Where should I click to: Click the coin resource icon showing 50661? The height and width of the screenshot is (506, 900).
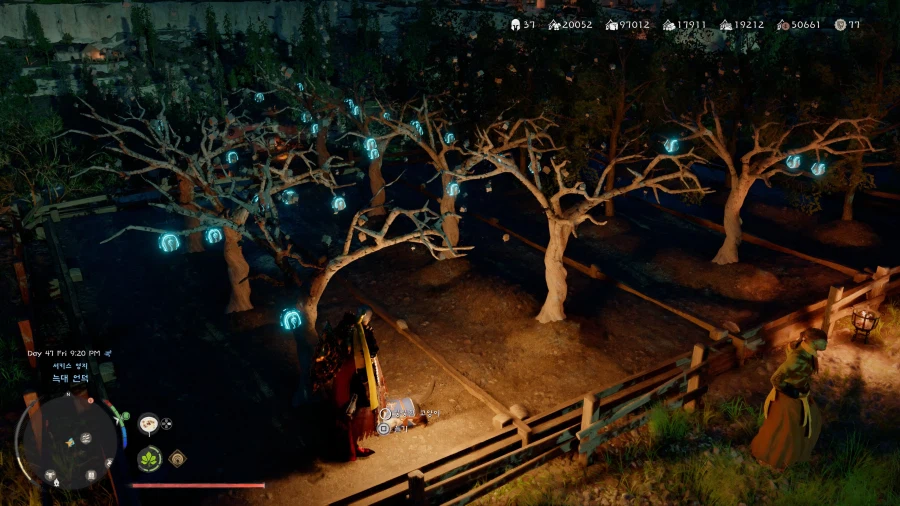click(x=784, y=25)
